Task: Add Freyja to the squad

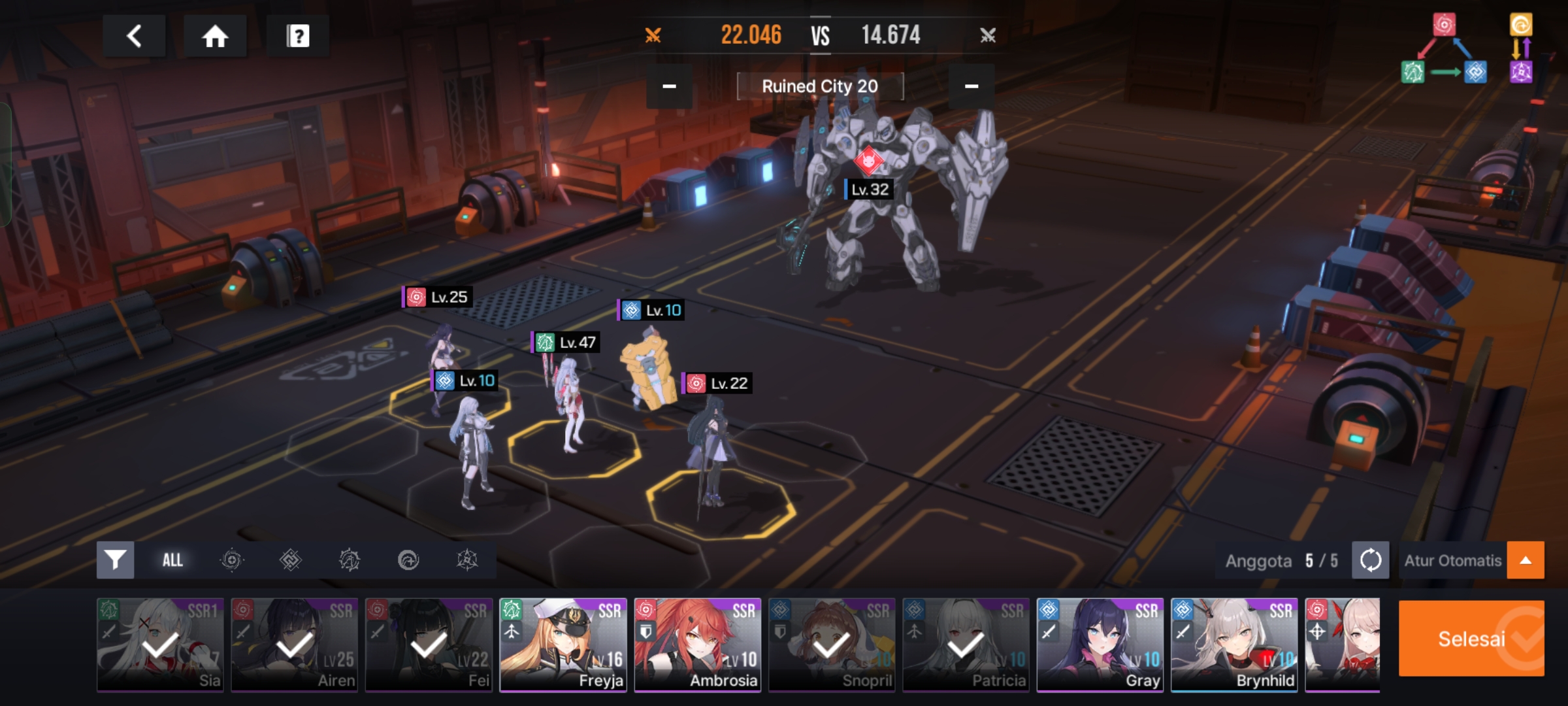Action: [x=563, y=645]
